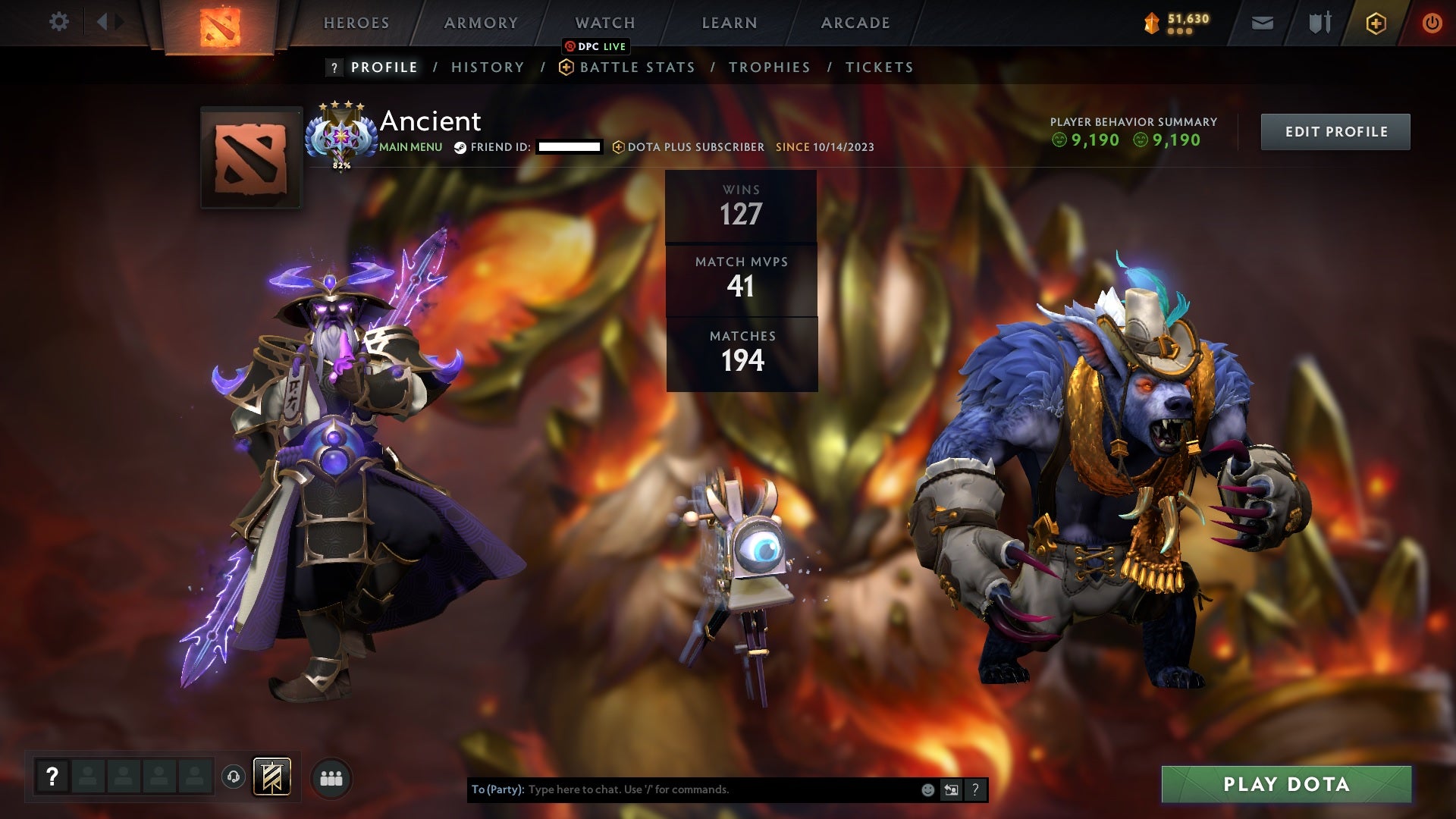Open emoticon picker in the chat bar
Screen dimensions: 1456x819
pyautogui.click(x=928, y=789)
